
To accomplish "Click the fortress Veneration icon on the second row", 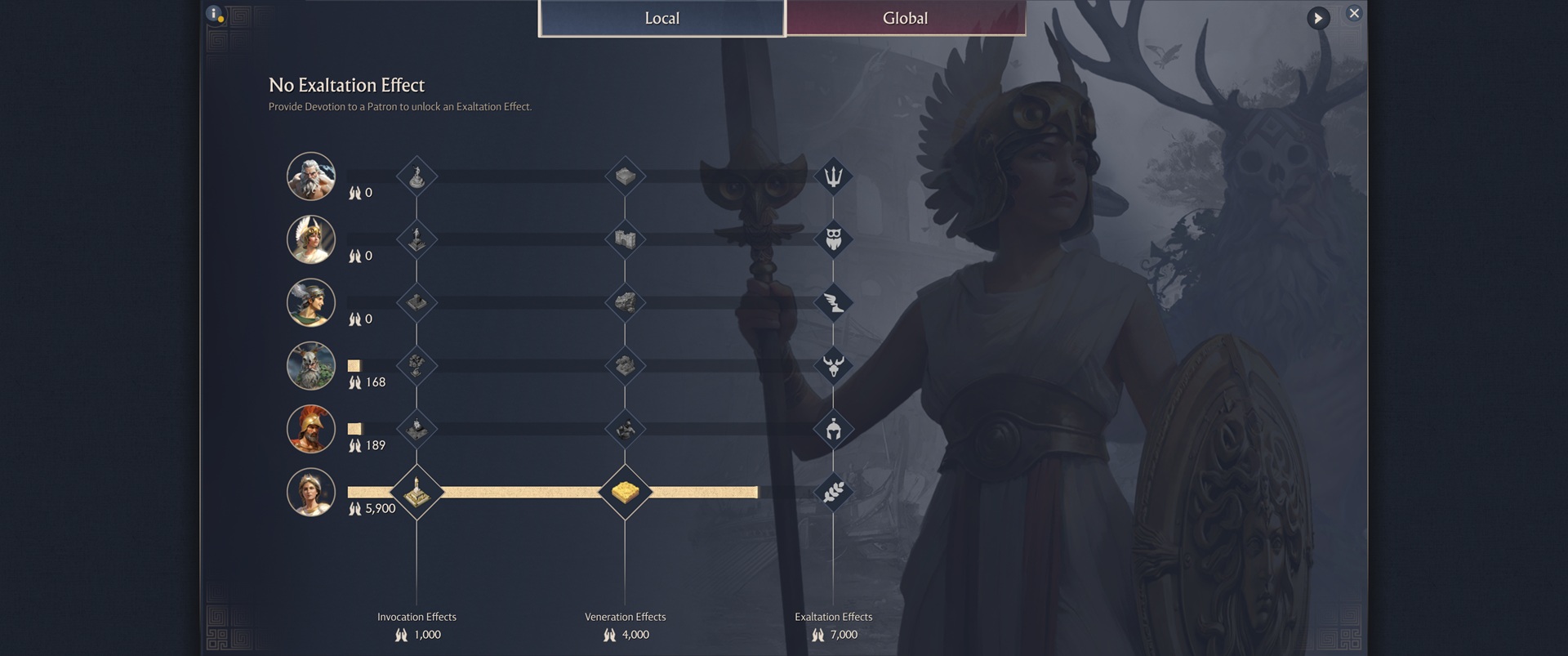I will pyautogui.click(x=626, y=239).
